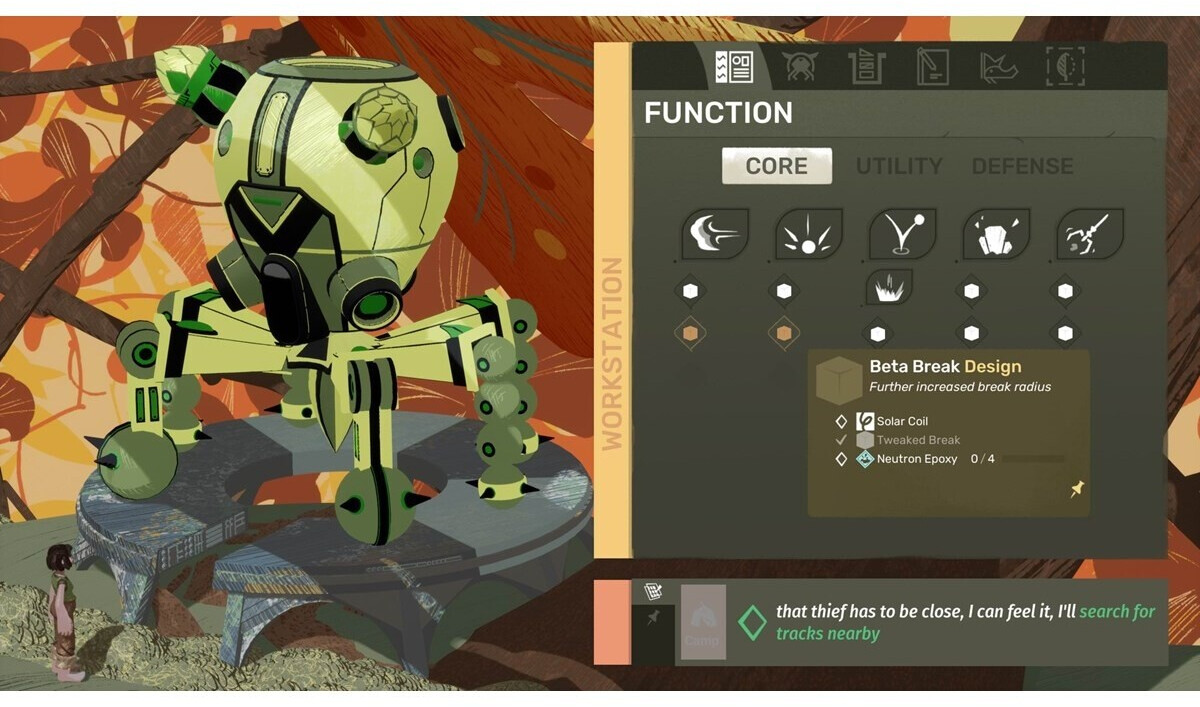This screenshot has height=707, width=1200.
Task: Open the leaf scan tab
Action: (1063, 67)
